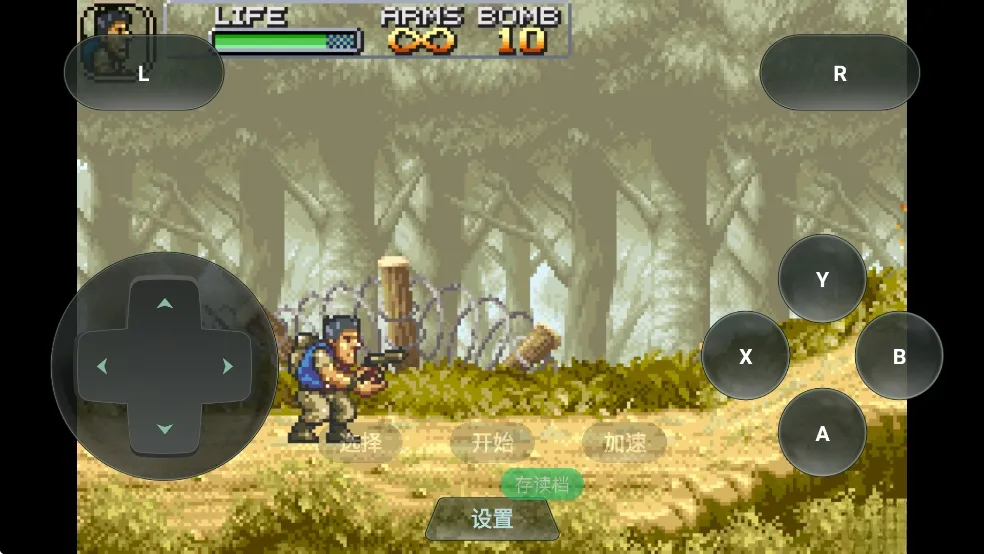The width and height of the screenshot is (984, 554).
Task: Tap the 开始 (Start) button
Action: click(x=492, y=442)
